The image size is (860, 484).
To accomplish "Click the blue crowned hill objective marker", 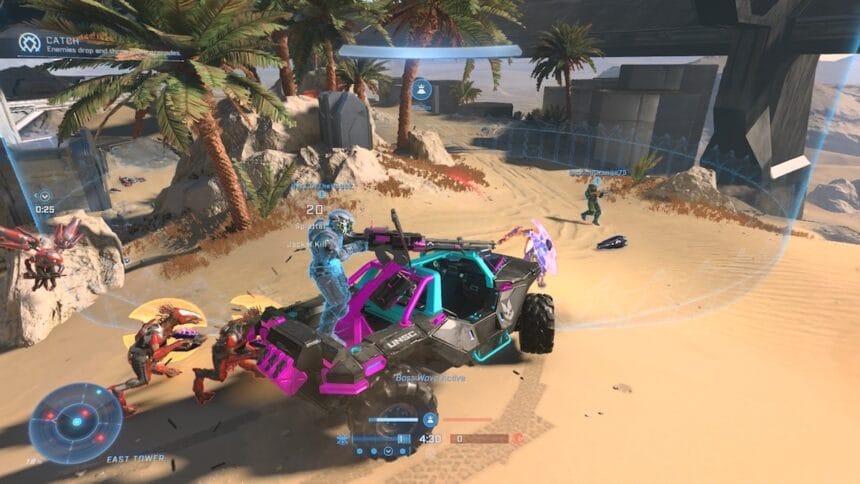I will 422,89.
